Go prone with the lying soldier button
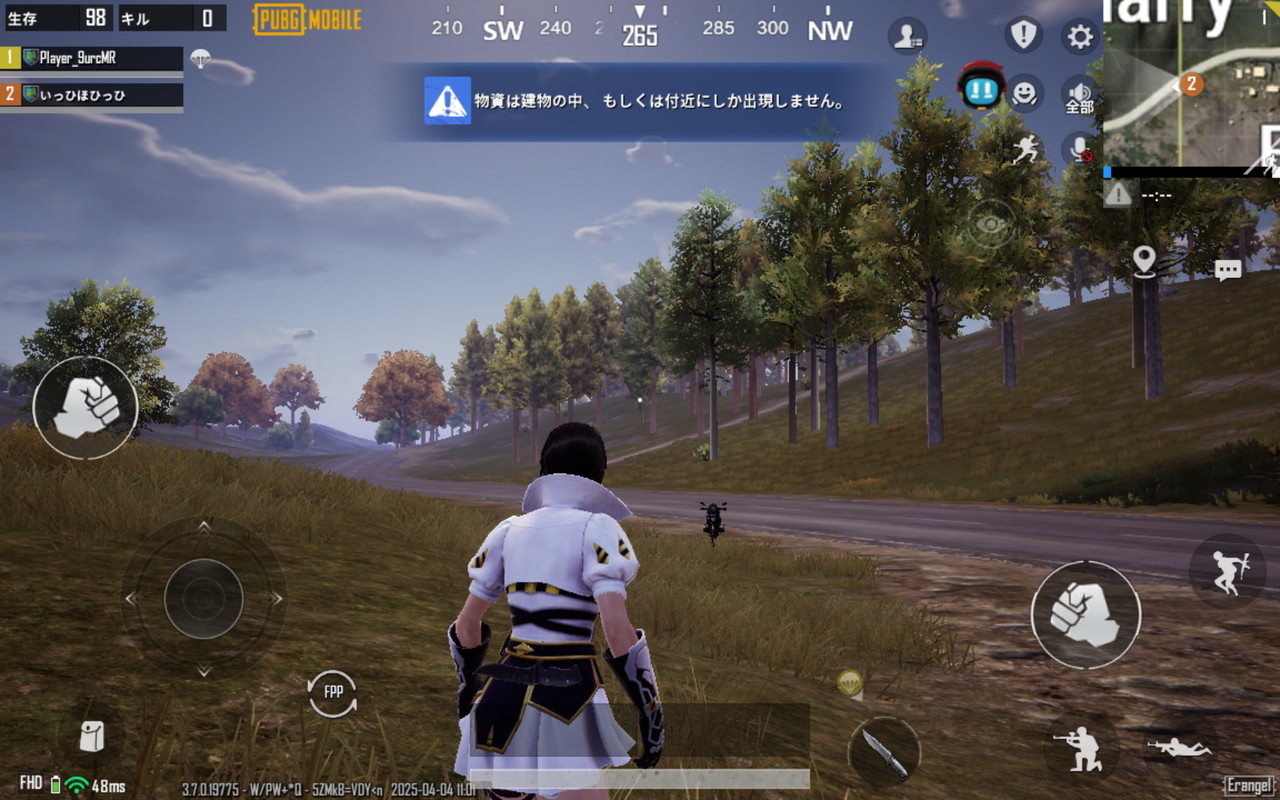The height and width of the screenshot is (800, 1280). tap(1180, 747)
